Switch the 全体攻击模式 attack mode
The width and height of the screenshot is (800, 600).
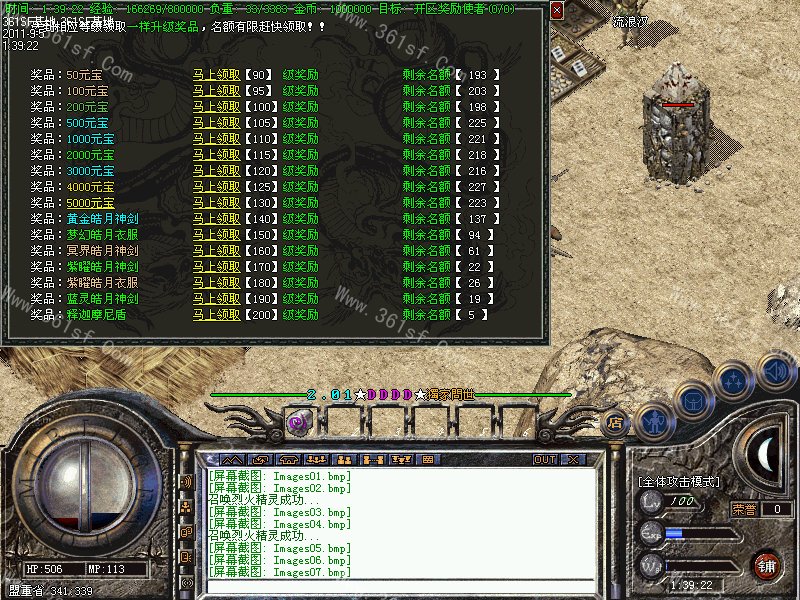pyautogui.click(x=679, y=481)
